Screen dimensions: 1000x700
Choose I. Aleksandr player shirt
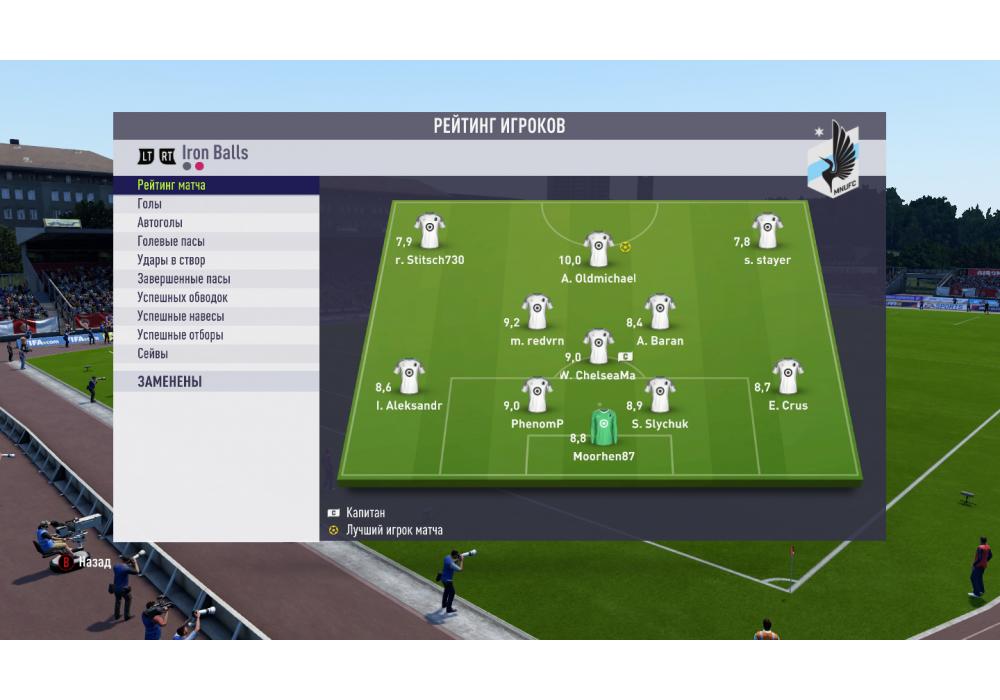pos(409,377)
